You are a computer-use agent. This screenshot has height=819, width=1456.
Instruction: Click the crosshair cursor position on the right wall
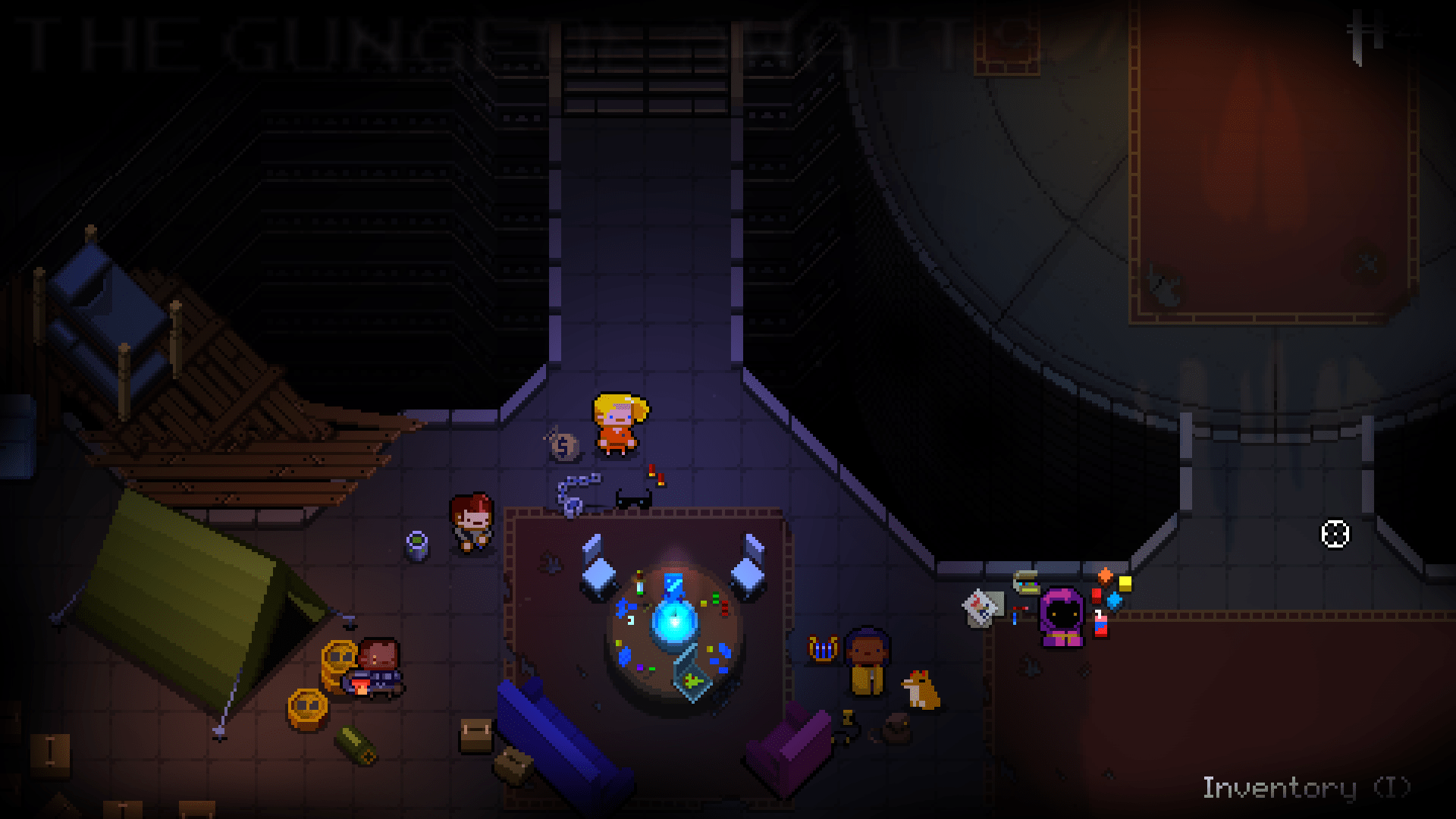coord(1336,535)
